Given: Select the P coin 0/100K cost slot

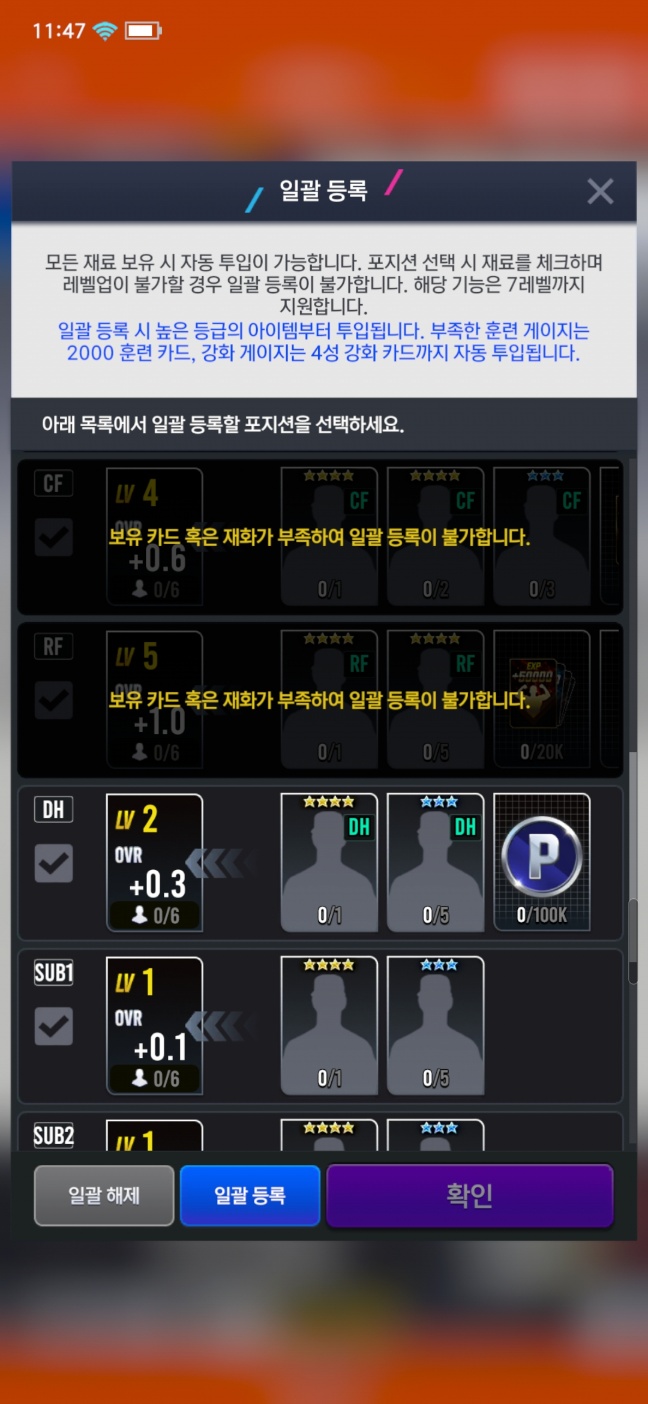Looking at the screenshot, I should pyautogui.click(x=542, y=862).
